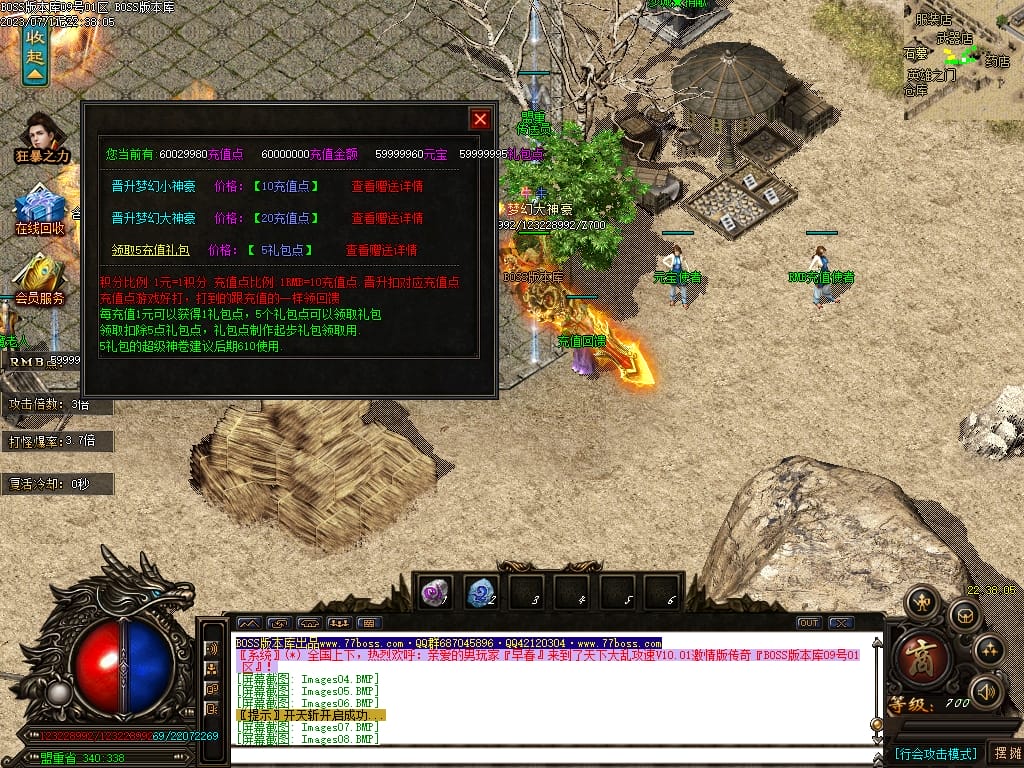View 查看赠送详情 for the 5充值礼包
Viewport: 1024px width, 768px height.
[381, 250]
